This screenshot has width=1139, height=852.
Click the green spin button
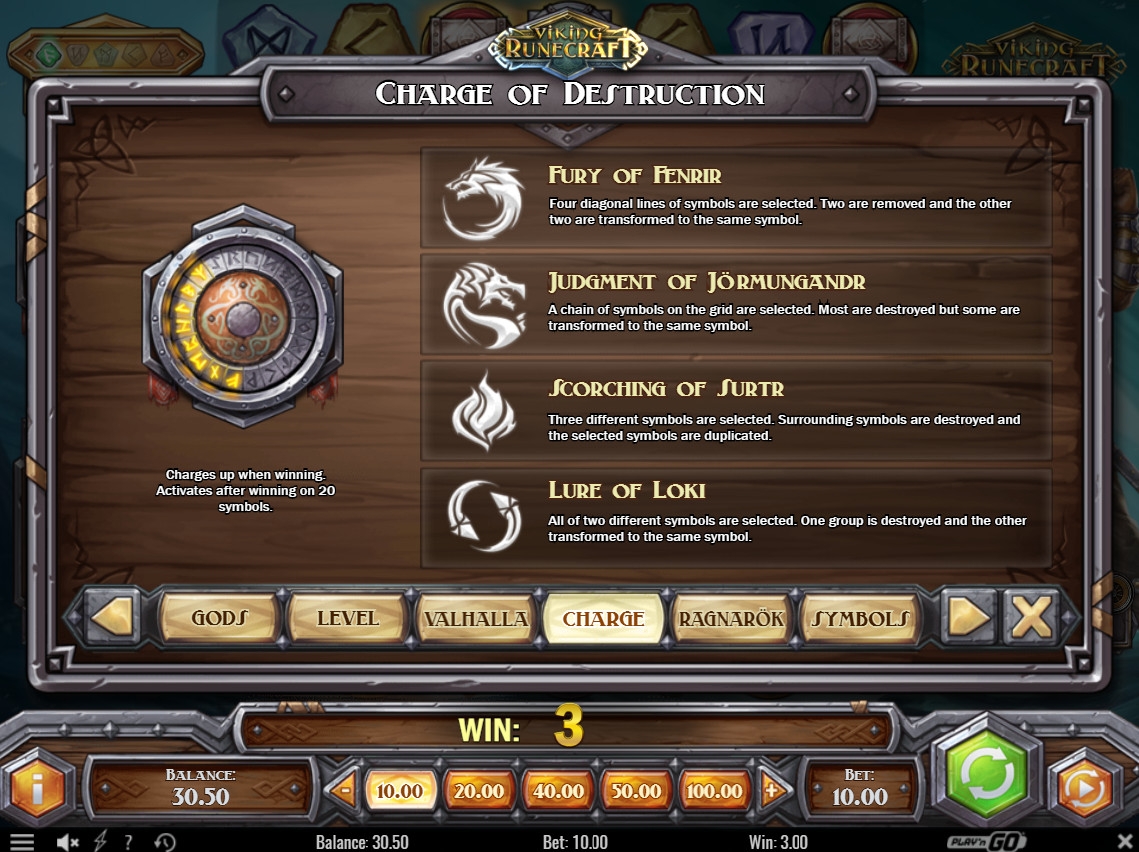click(x=987, y=774)
